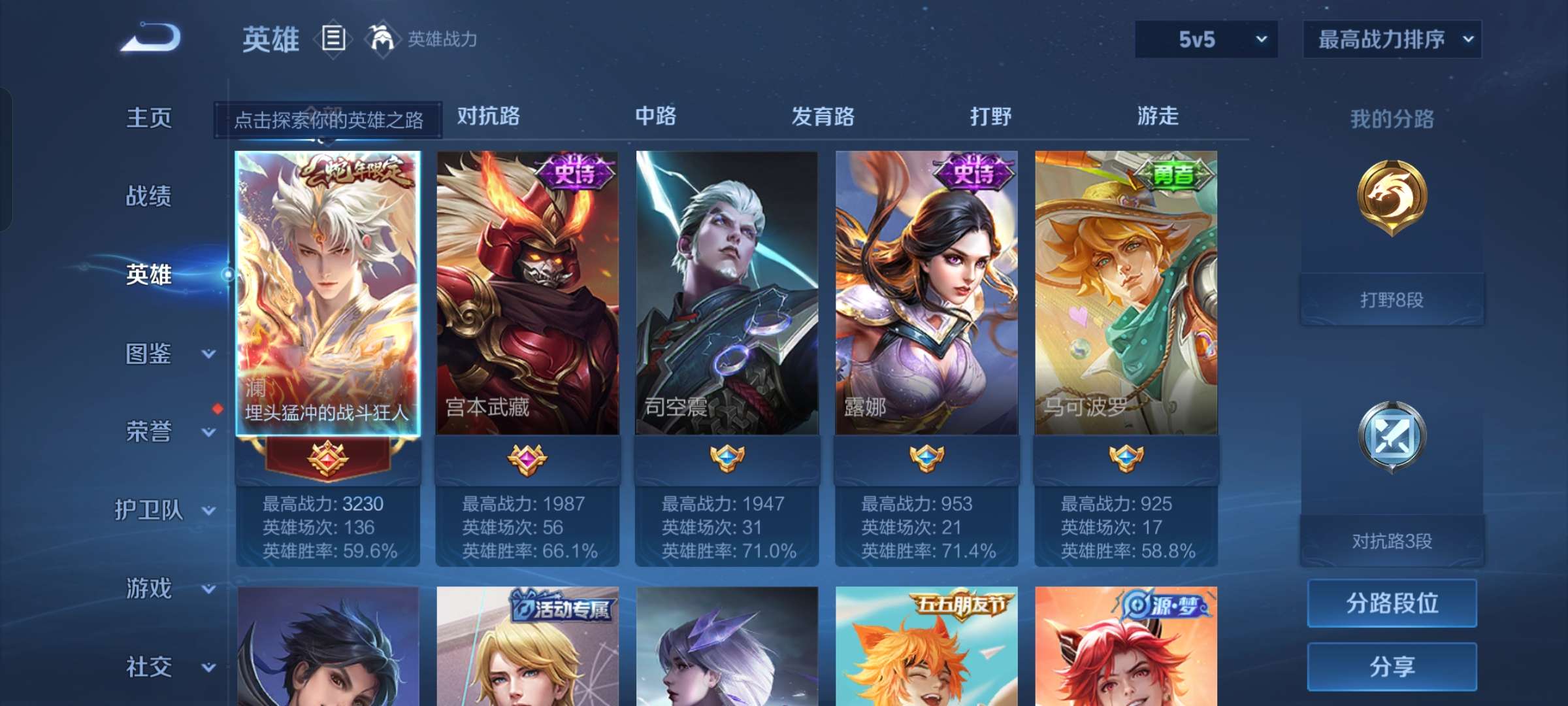
Task: Open the hero list icon beside 英雄 title
Action: coord(333,39)
